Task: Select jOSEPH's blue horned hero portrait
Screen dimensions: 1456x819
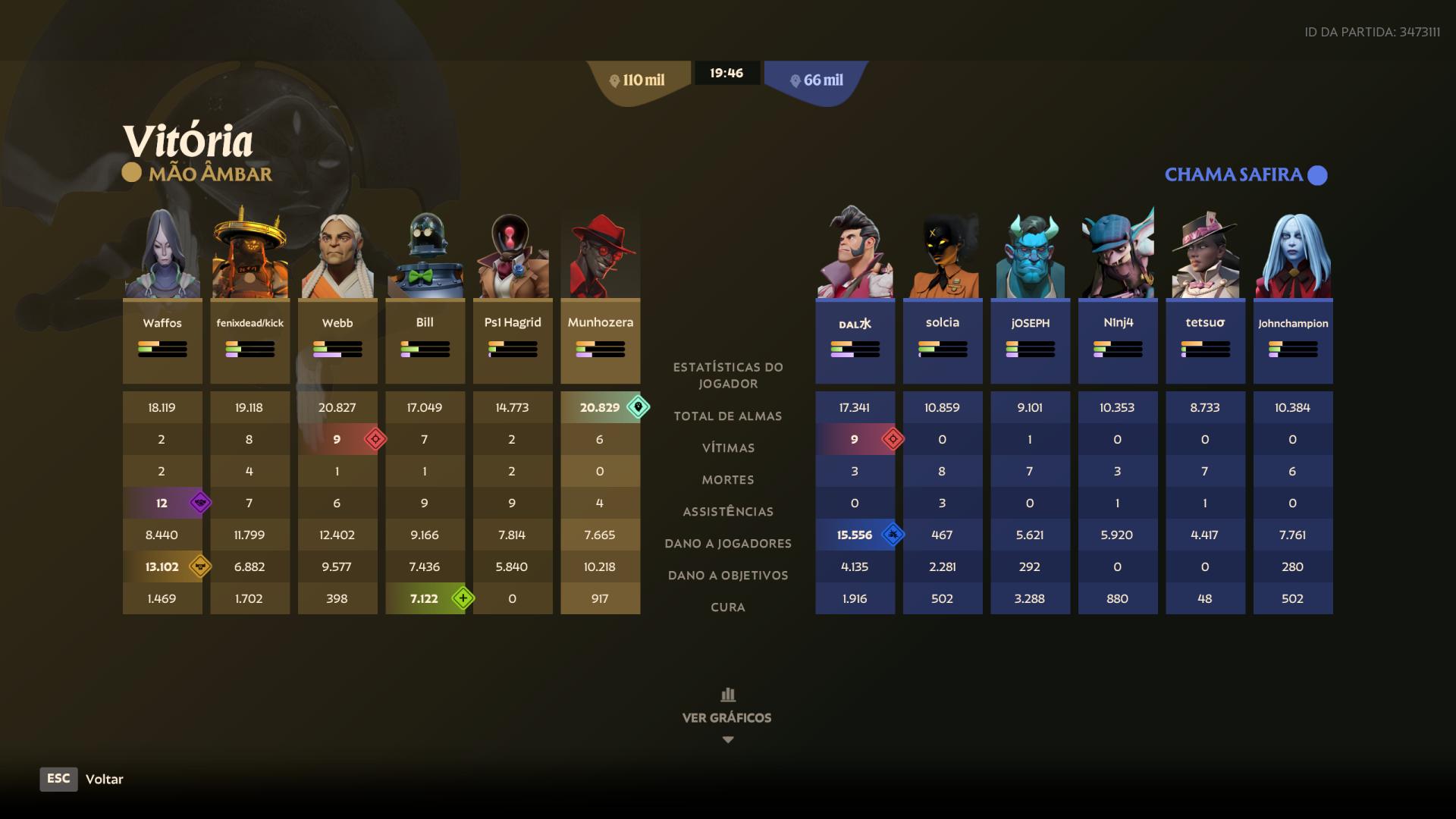Action: (x=1030, y=255)
